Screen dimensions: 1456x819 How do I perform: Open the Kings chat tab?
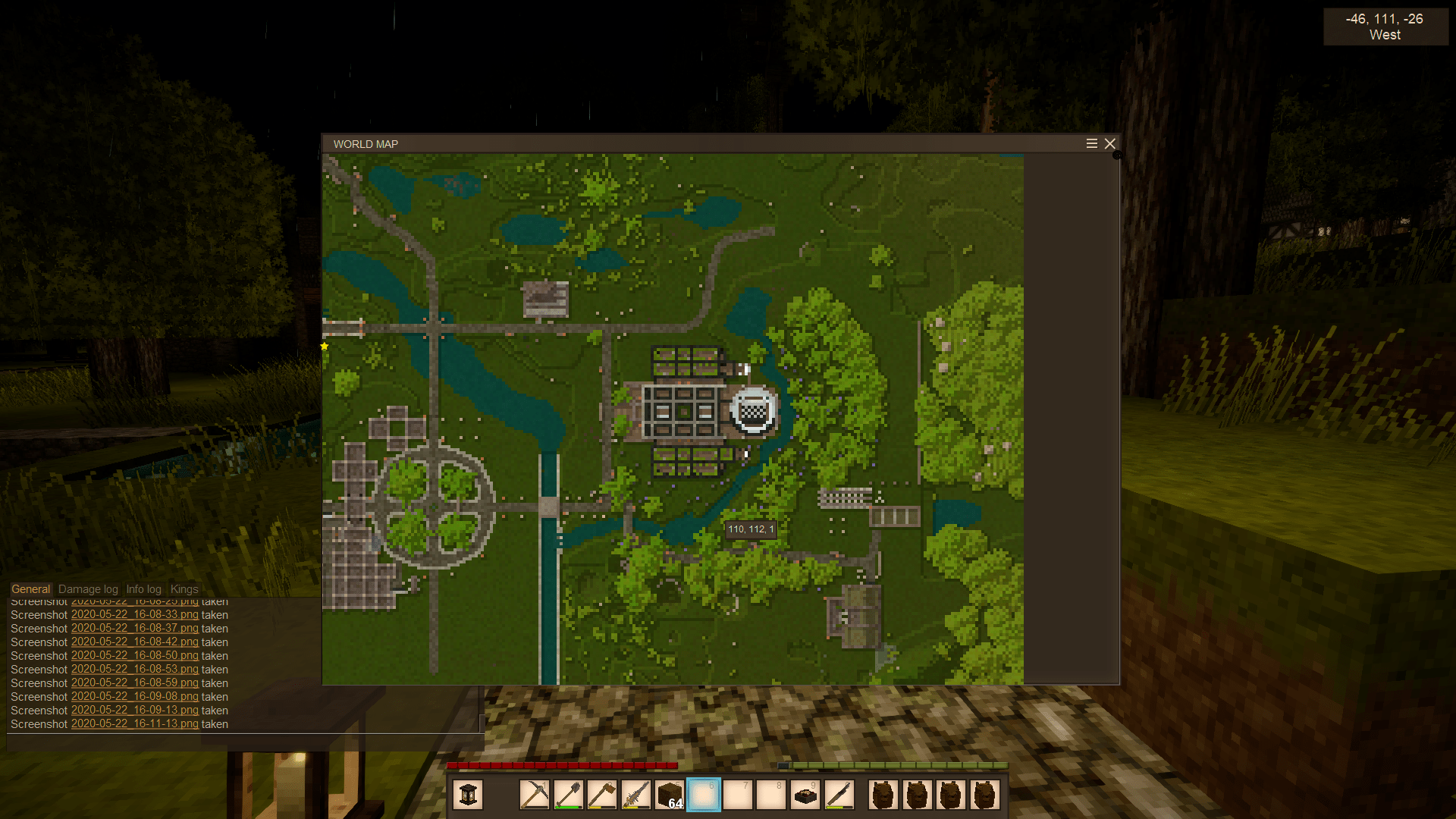pyautogui.click(x=184, y=589)
